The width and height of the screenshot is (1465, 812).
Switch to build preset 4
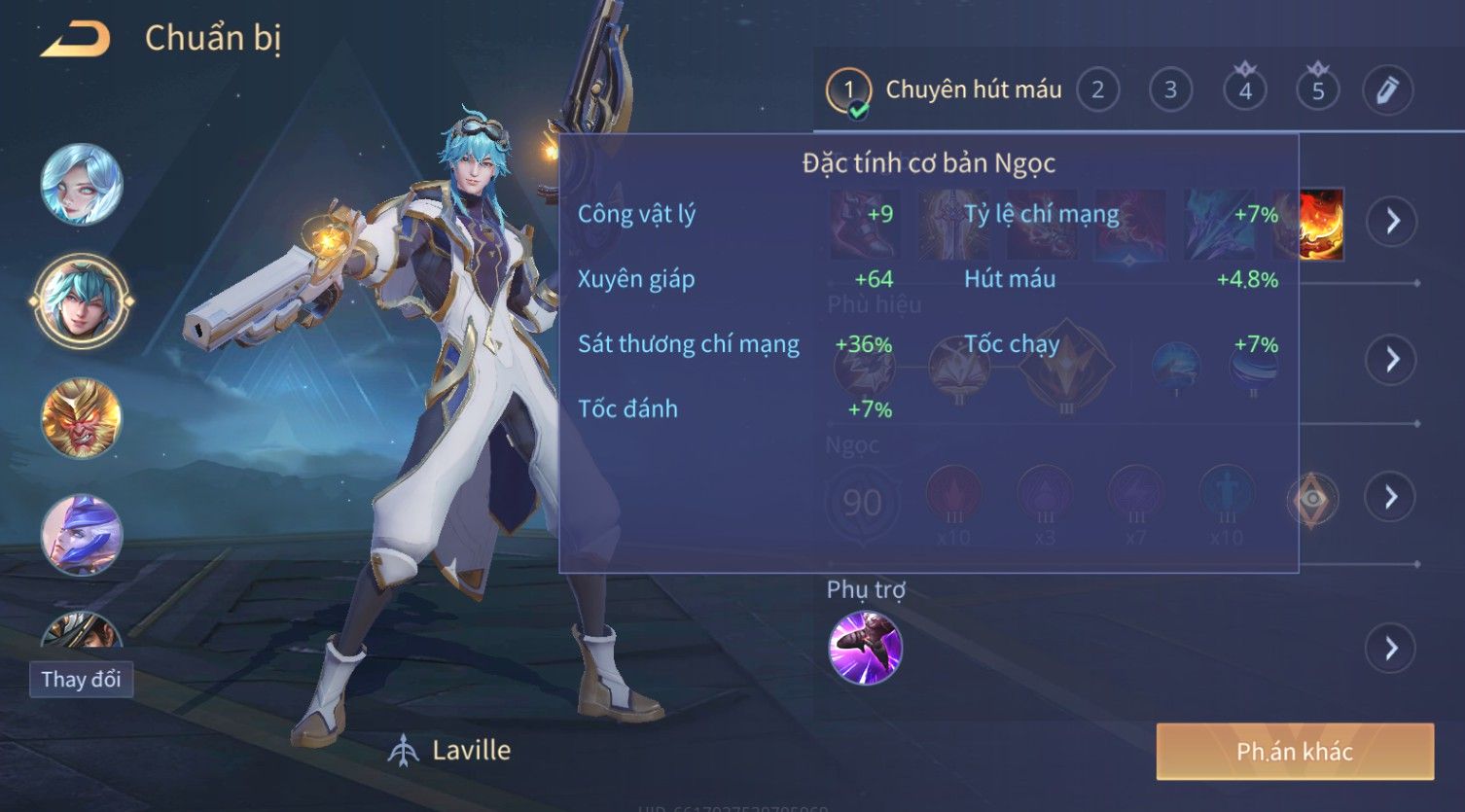tap(1245, 90)
